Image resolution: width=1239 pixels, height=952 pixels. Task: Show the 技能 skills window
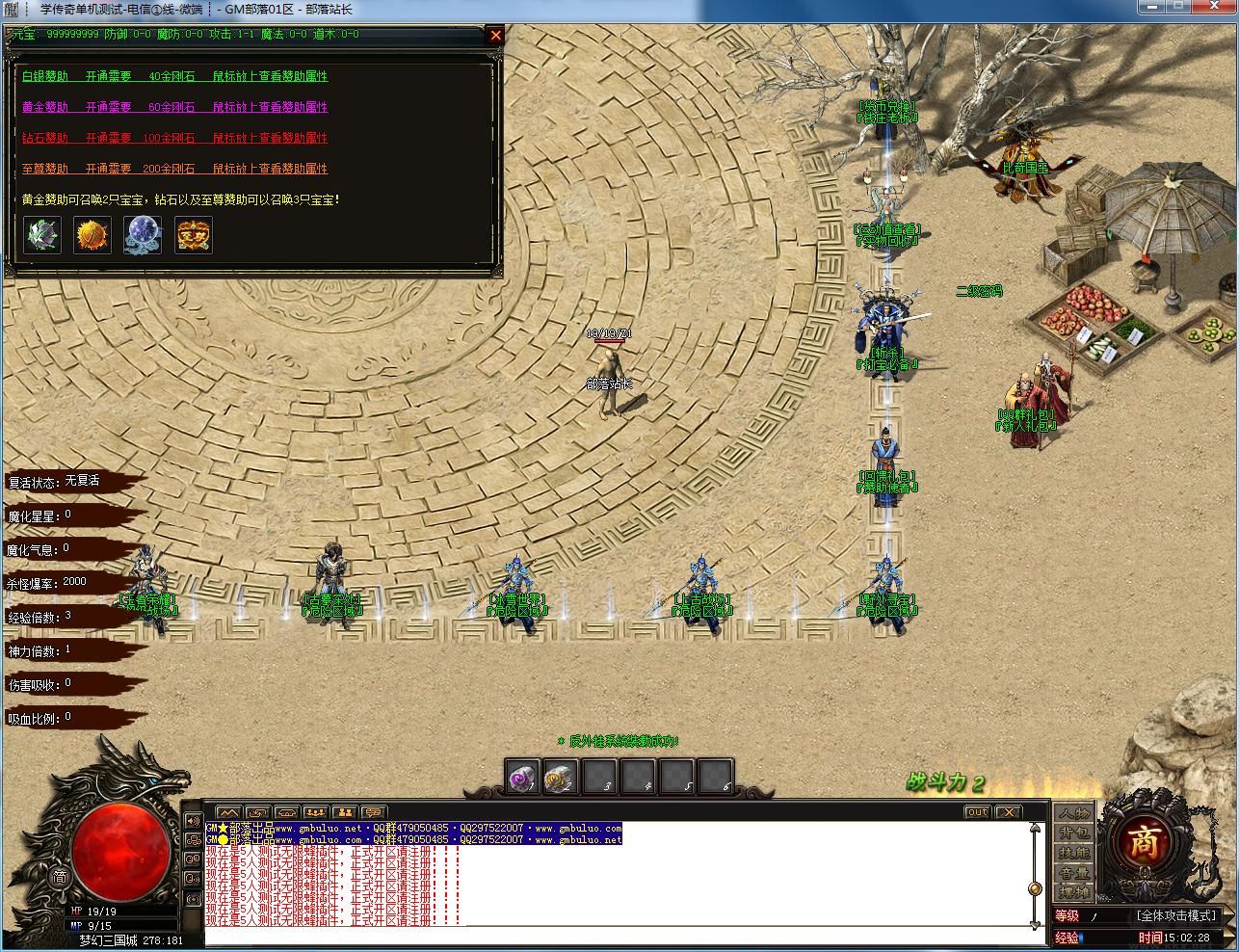[1074, 852]
